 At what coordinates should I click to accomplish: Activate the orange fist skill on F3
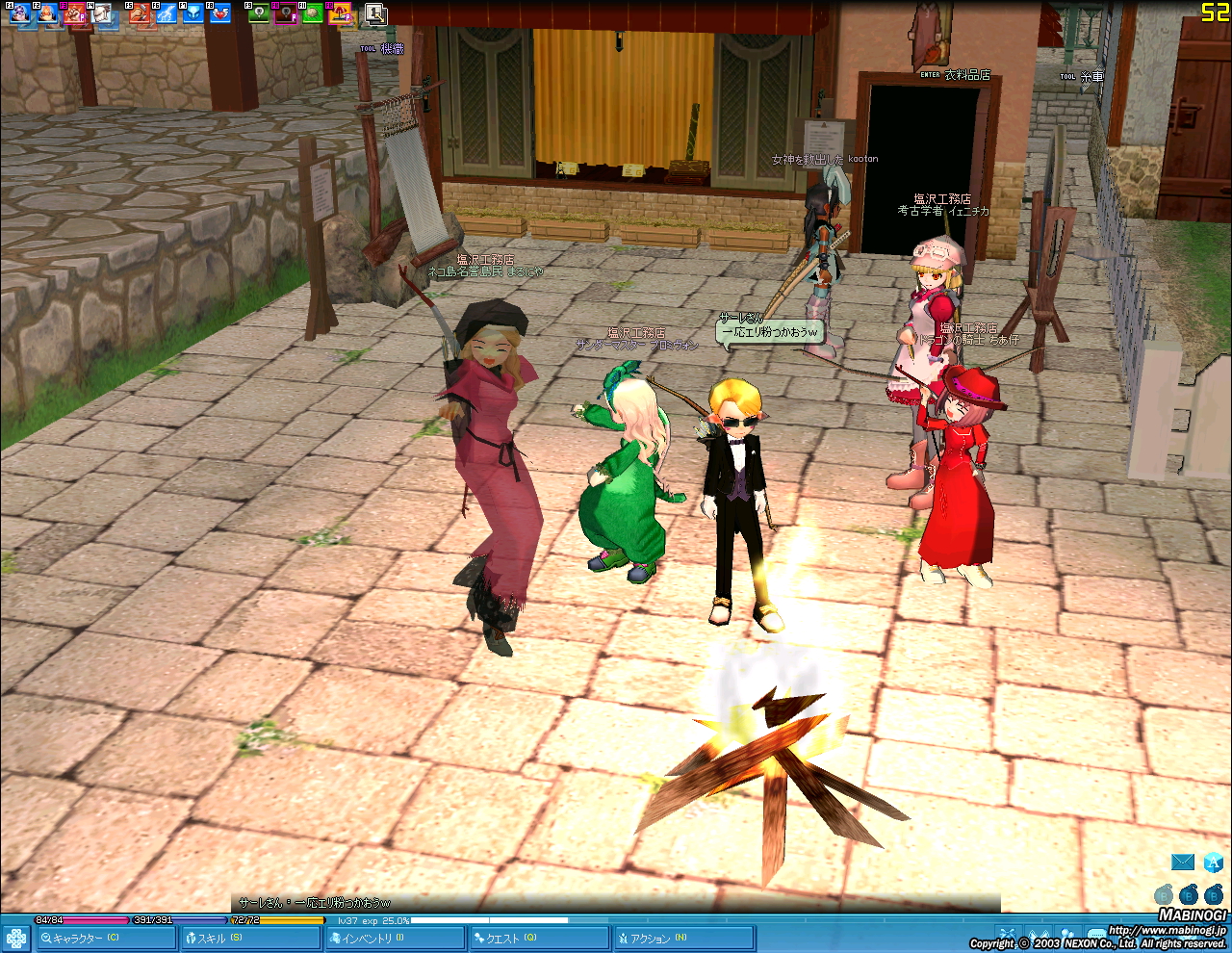point(75,13)
